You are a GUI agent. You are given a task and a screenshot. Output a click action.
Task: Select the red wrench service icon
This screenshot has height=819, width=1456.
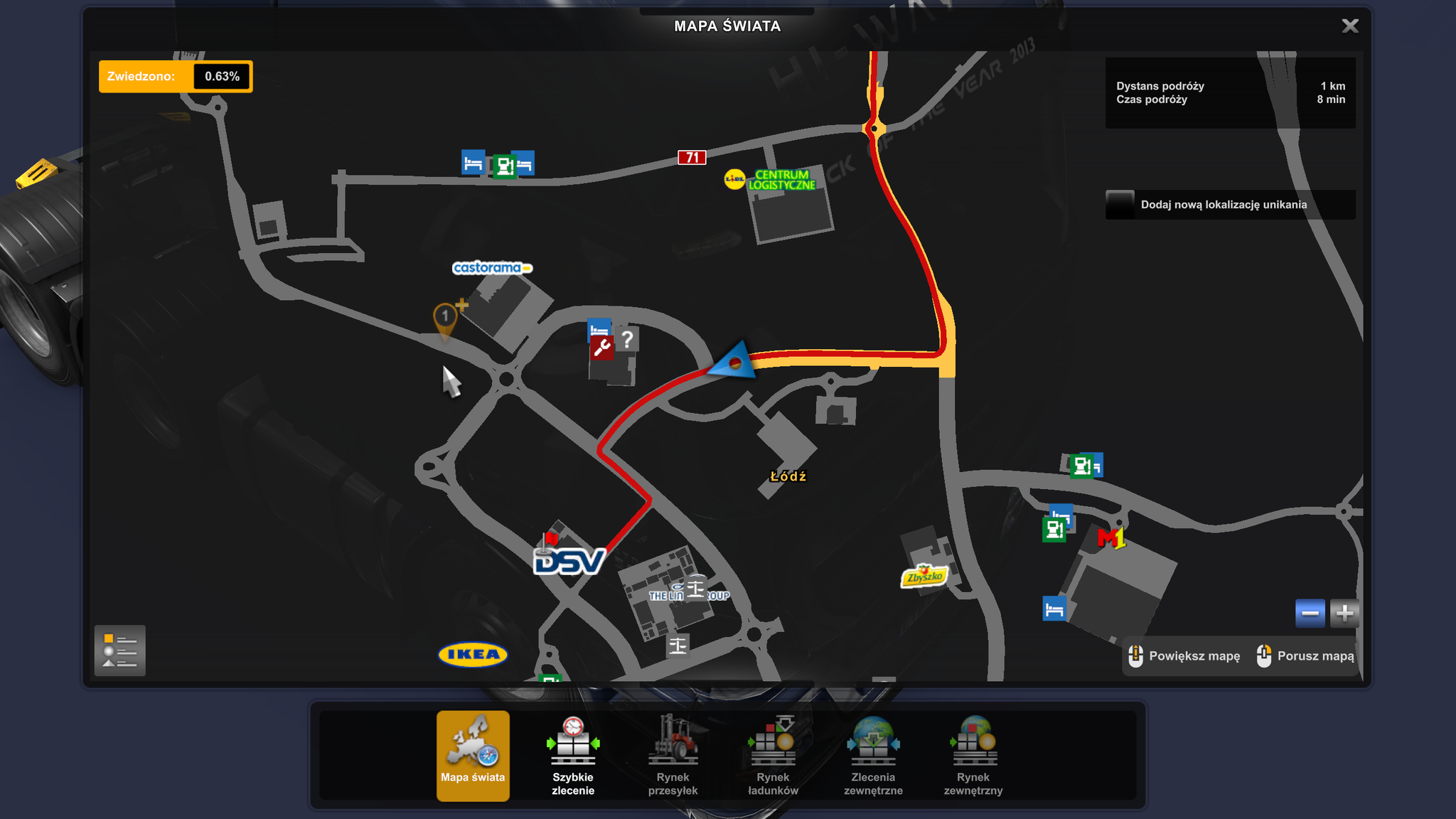coord(601,348)
